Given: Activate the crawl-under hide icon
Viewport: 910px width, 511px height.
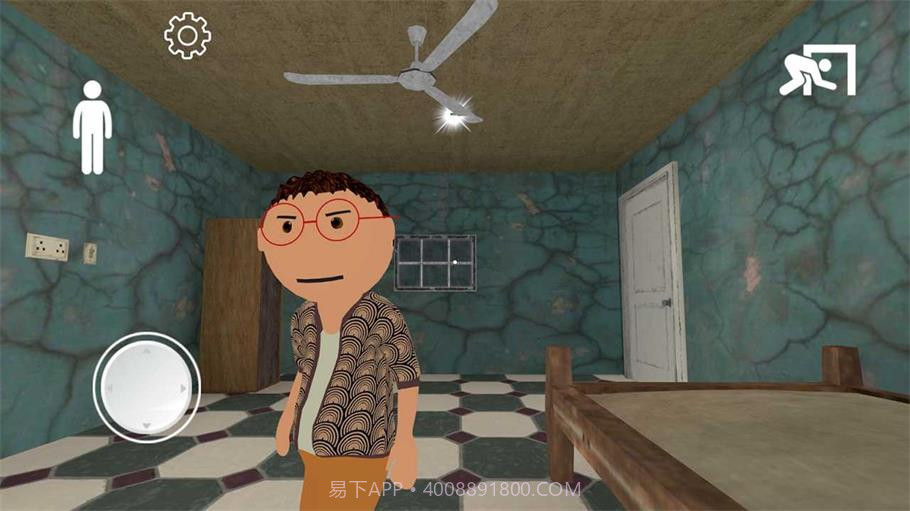Looking at the screenshot, I should [817, 71].
